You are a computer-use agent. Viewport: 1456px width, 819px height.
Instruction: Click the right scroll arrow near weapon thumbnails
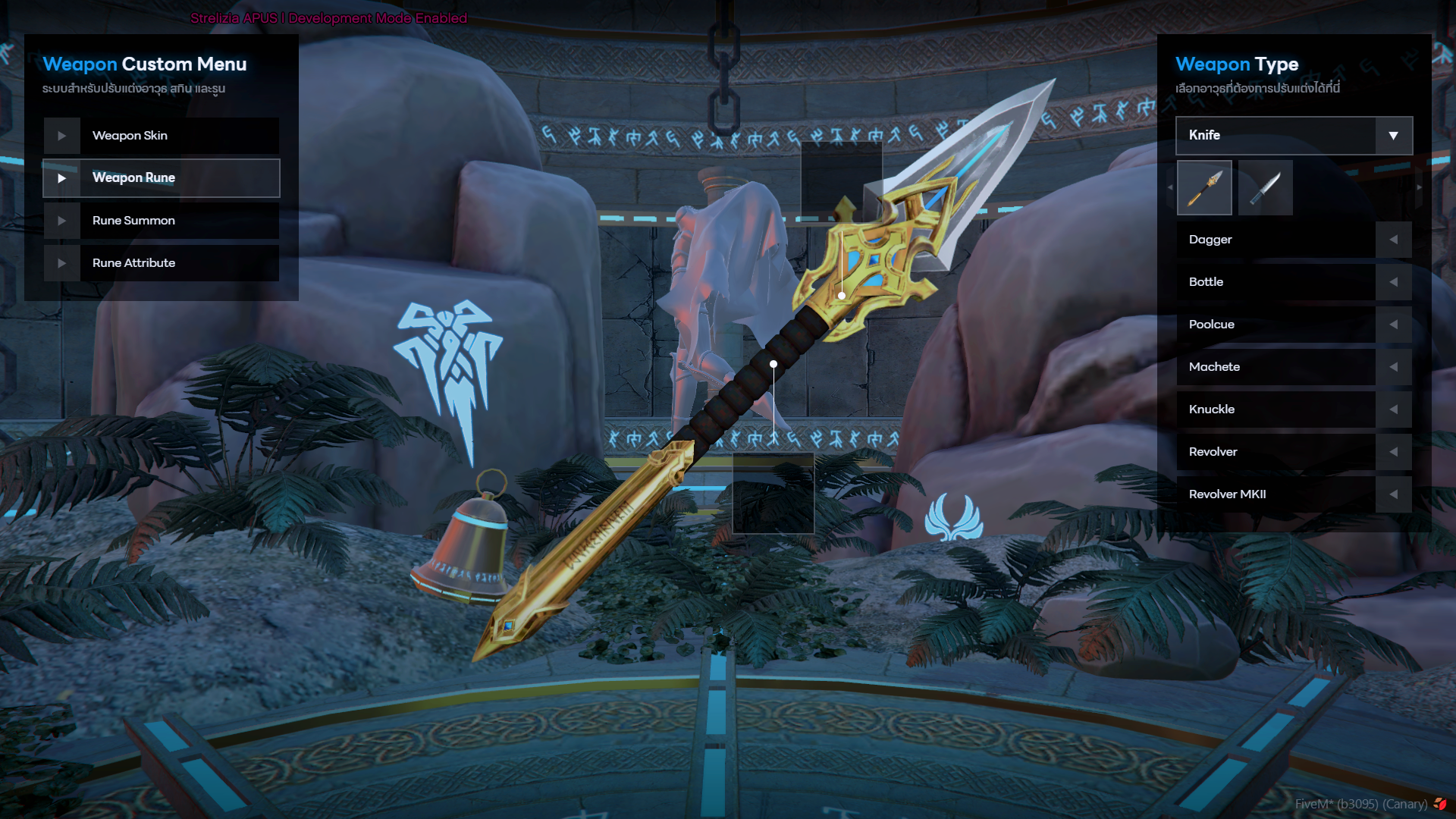1419,187
